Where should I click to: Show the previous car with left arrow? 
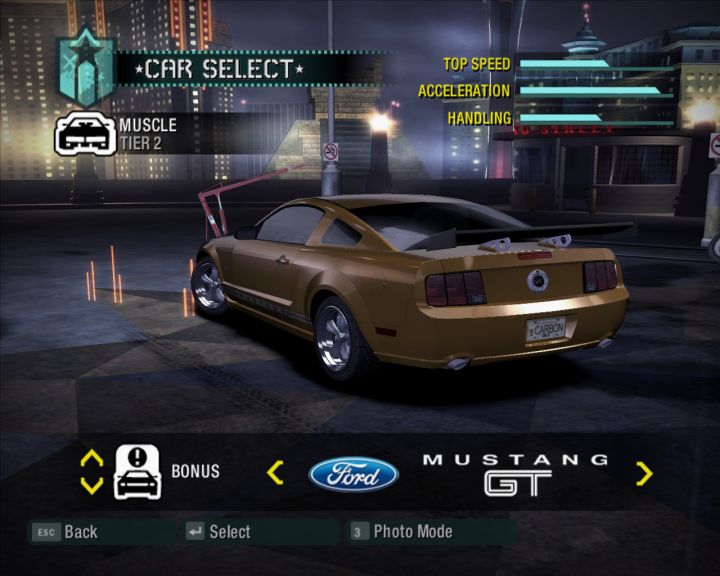click(276, 473)
